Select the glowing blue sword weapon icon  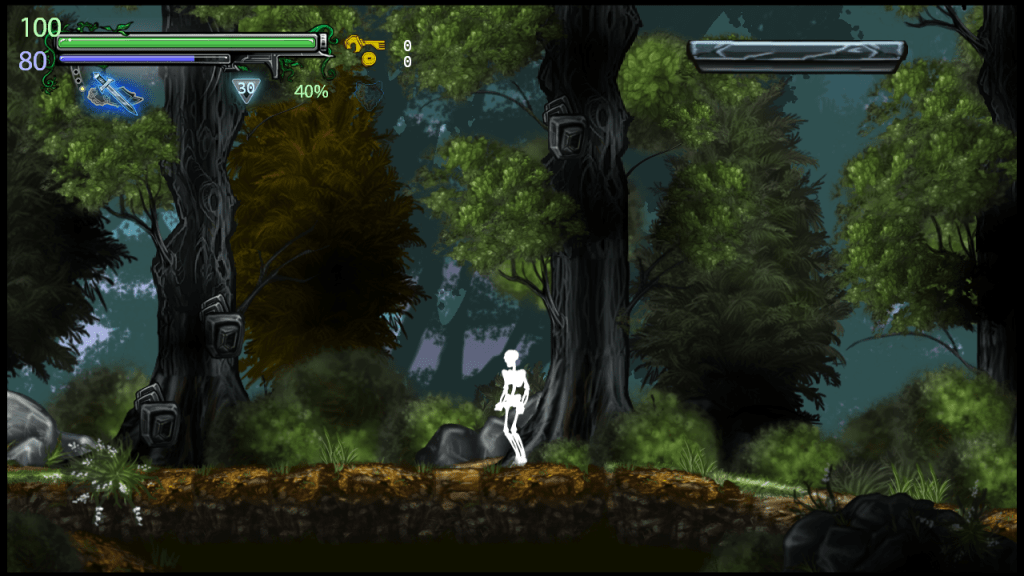pos(113,94)
